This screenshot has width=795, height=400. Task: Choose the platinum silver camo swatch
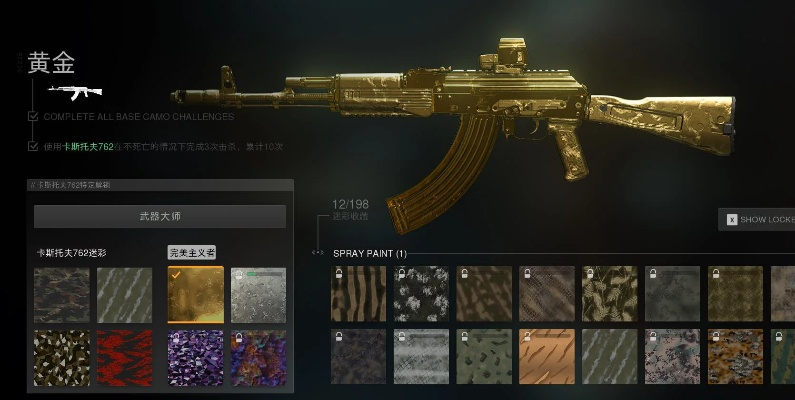pyautogui.click(x=258, y=294)
